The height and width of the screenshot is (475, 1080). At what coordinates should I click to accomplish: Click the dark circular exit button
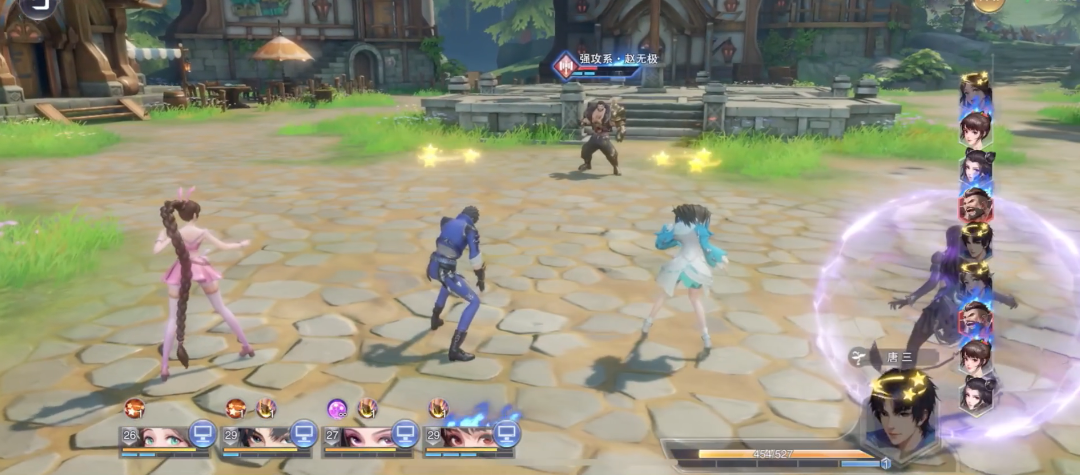[x=40, y=5]
